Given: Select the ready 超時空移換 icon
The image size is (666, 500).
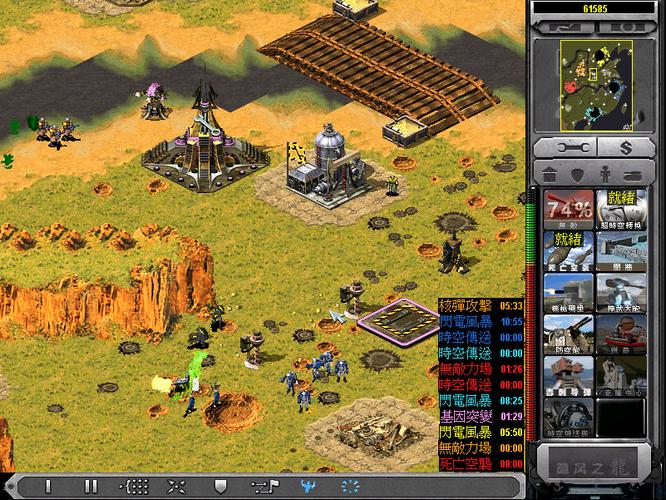Looking at the screenshot, I should click(620, 209).
